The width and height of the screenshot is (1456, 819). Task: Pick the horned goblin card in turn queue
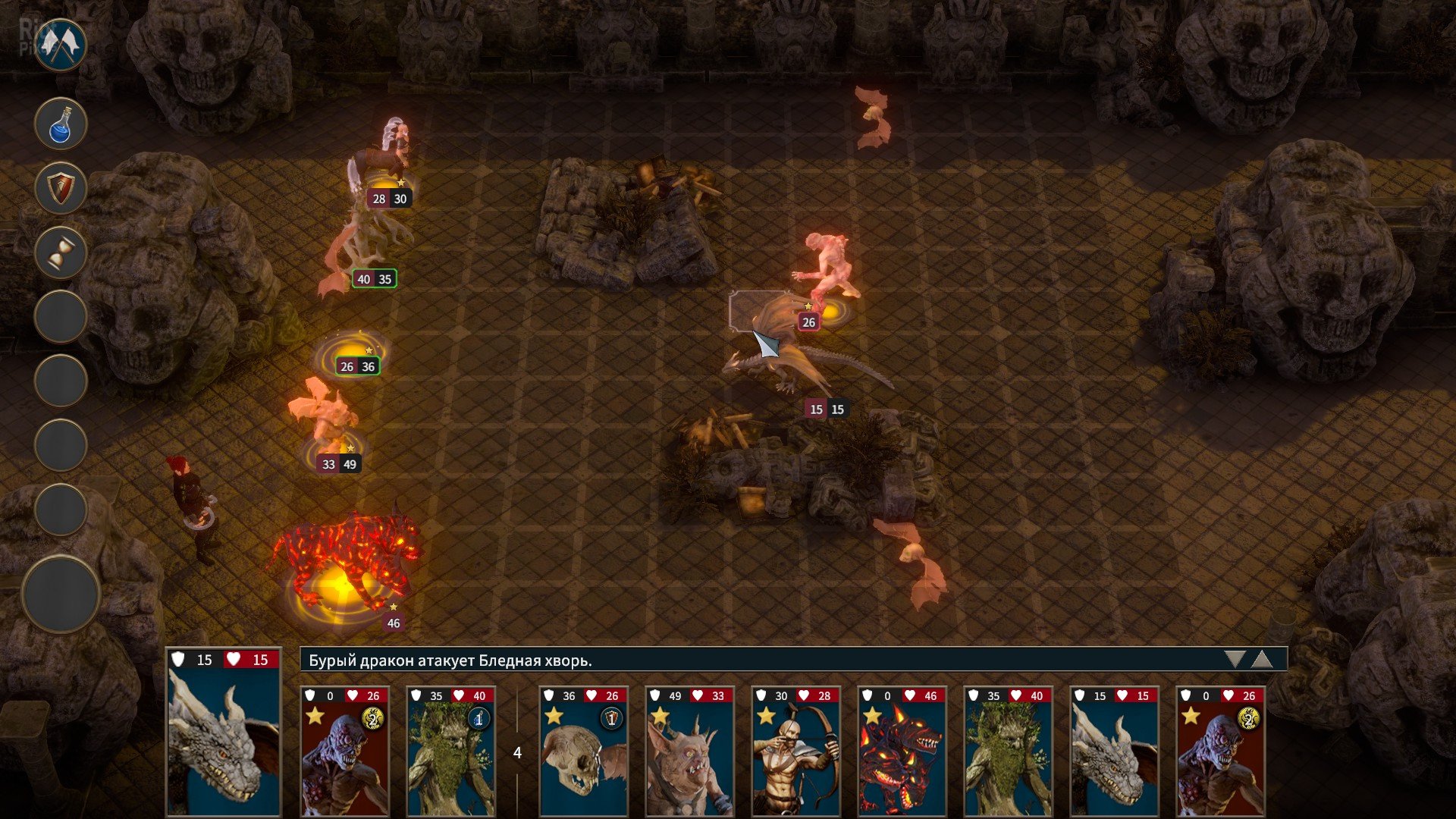[x=689, y=751]
